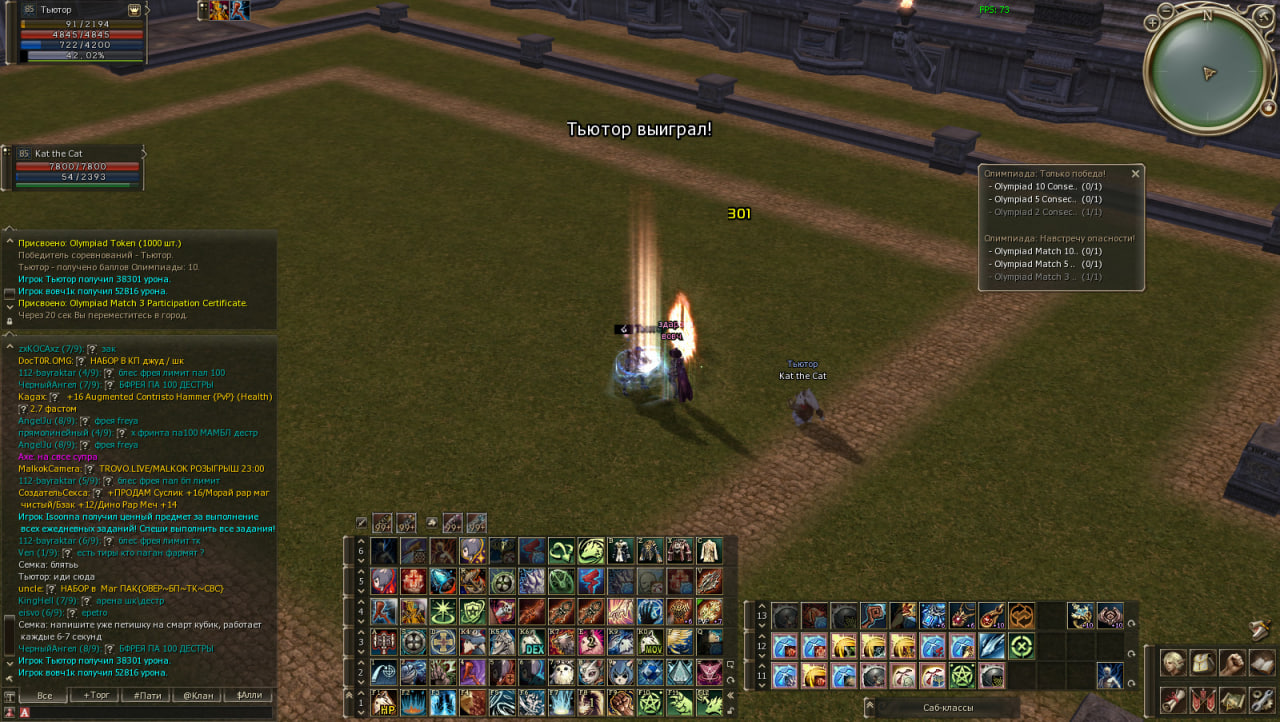Image resolution: width=1280 pixels, height=722 pixels.
Task: Open the book icon in system menu
Action: (1261, 663)
